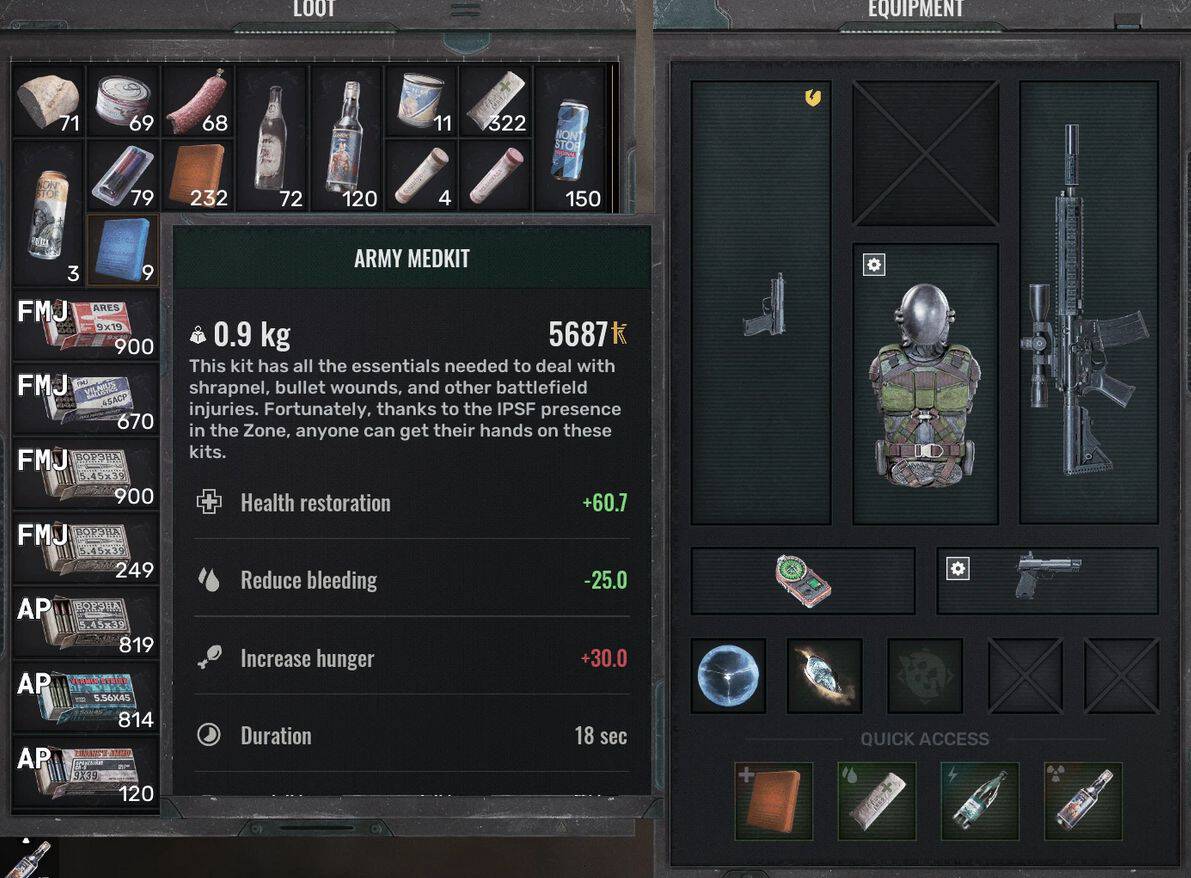Select the equipped armor suit
1191x878 pixels.
[x=925, y=385]
